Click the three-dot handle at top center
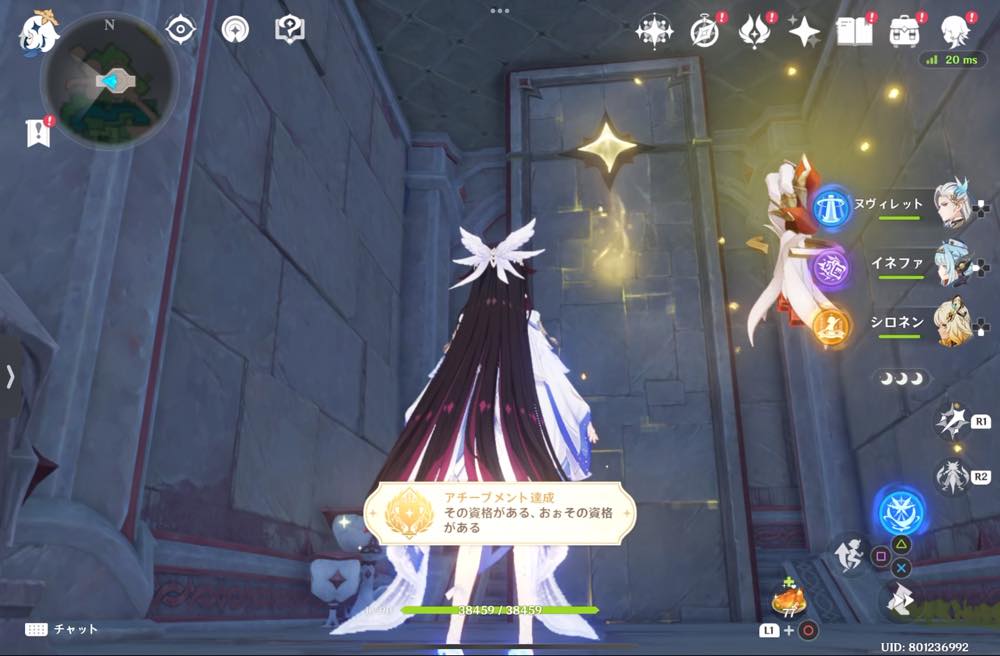 pos(499,10)
